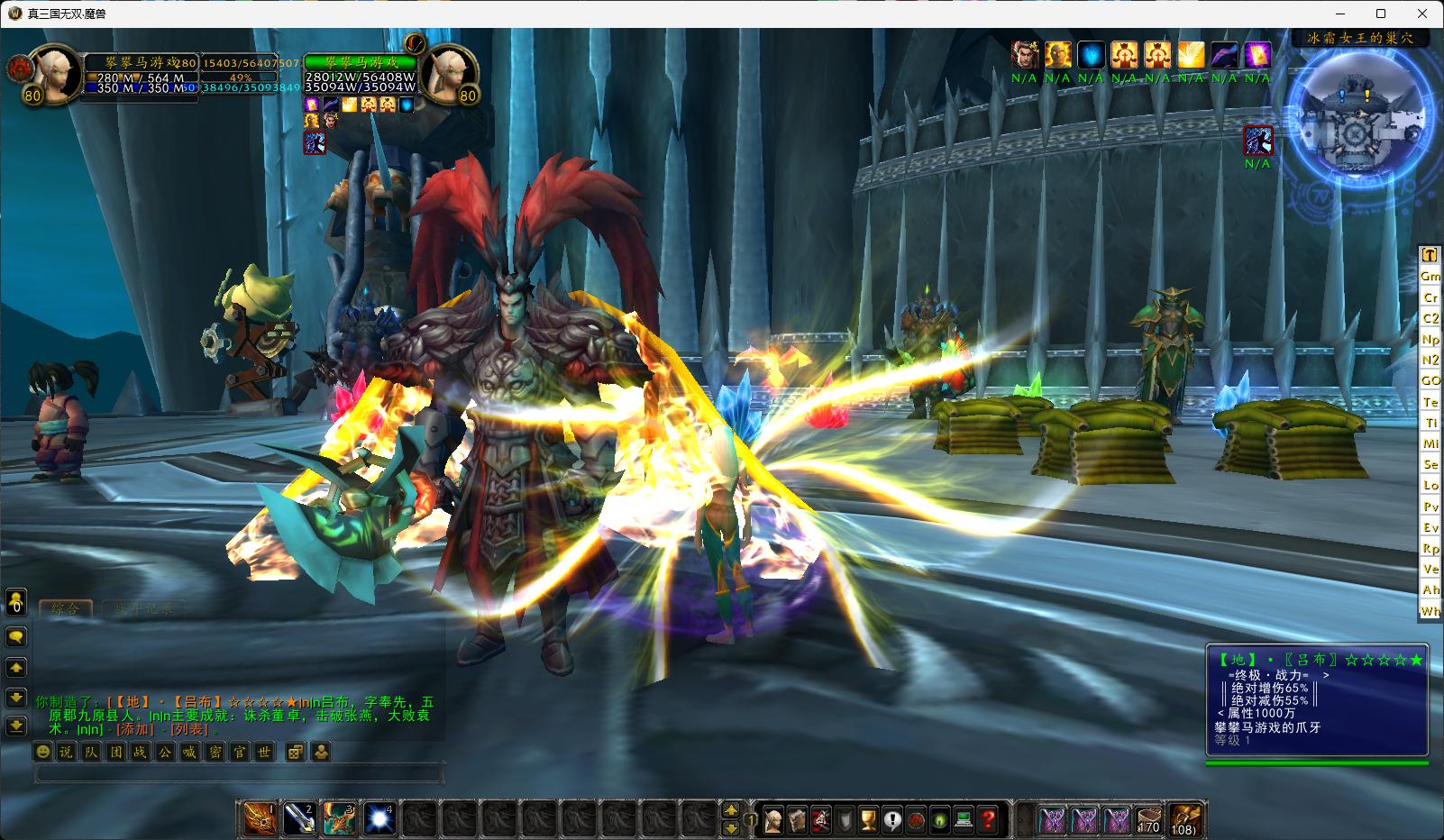The image size is (1444, 840).
Task: Open the character info micro button
Action: [x=772, y=819]
